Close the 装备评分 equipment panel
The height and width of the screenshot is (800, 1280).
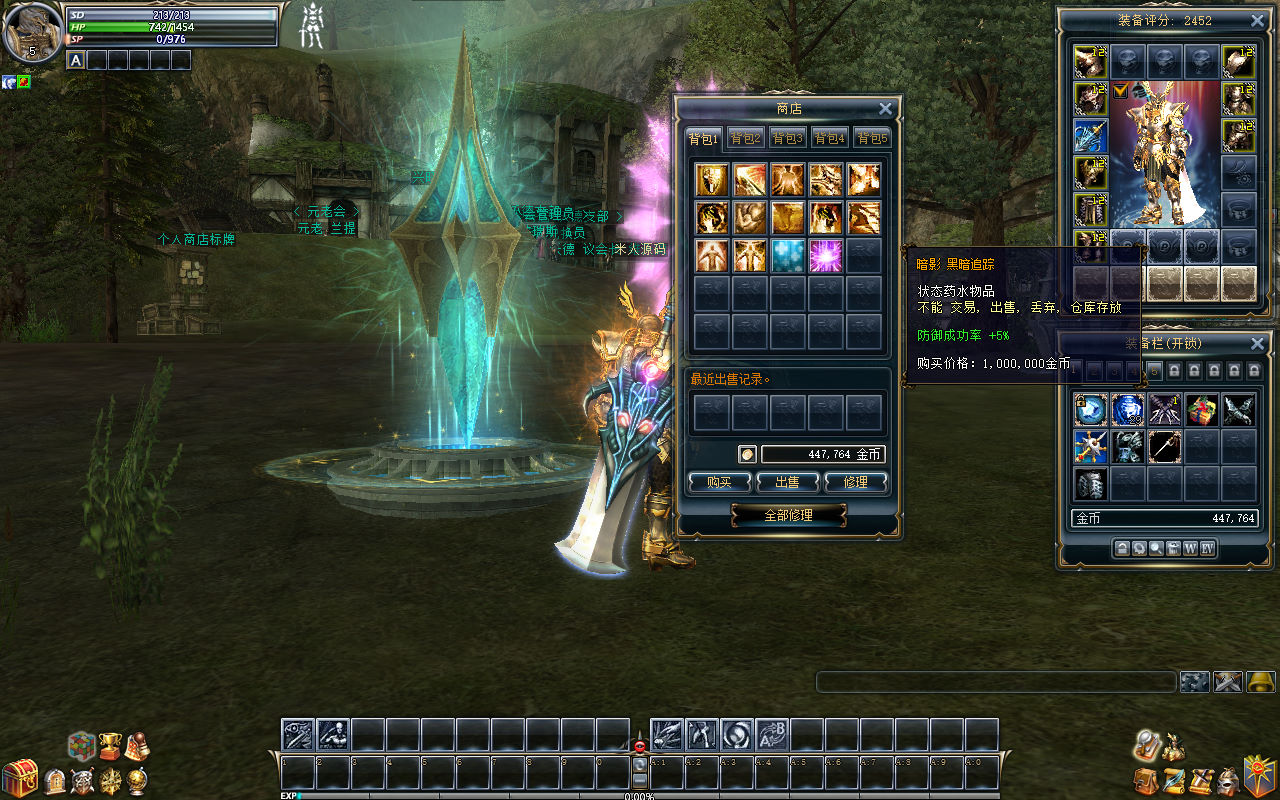tap(1257, 20)
